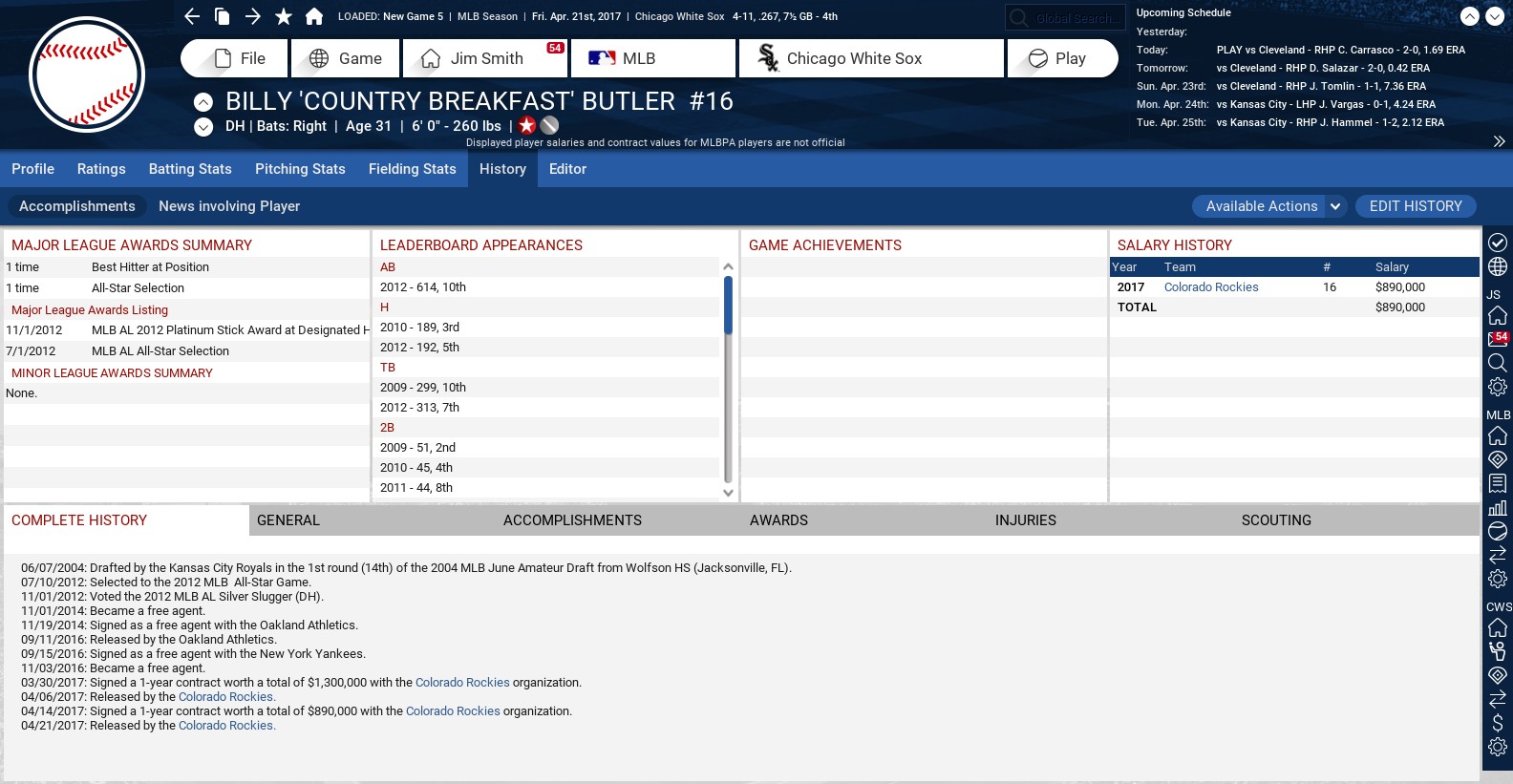The image size is (1513, 784).
Task: Open the MLB league menu
Action: 653,58
